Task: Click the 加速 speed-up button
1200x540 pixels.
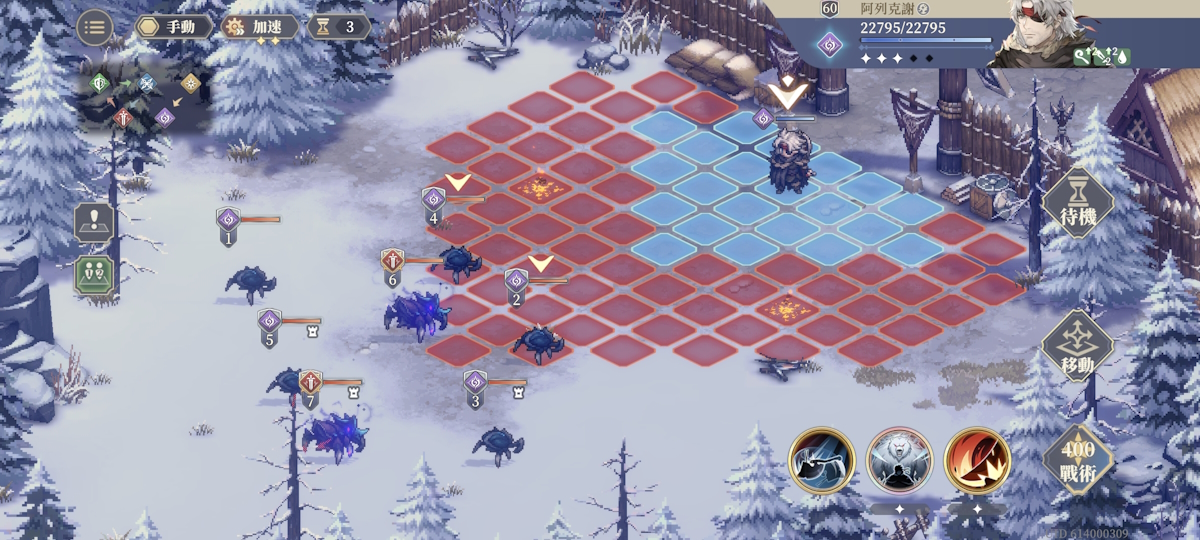Action: [261, 27]
